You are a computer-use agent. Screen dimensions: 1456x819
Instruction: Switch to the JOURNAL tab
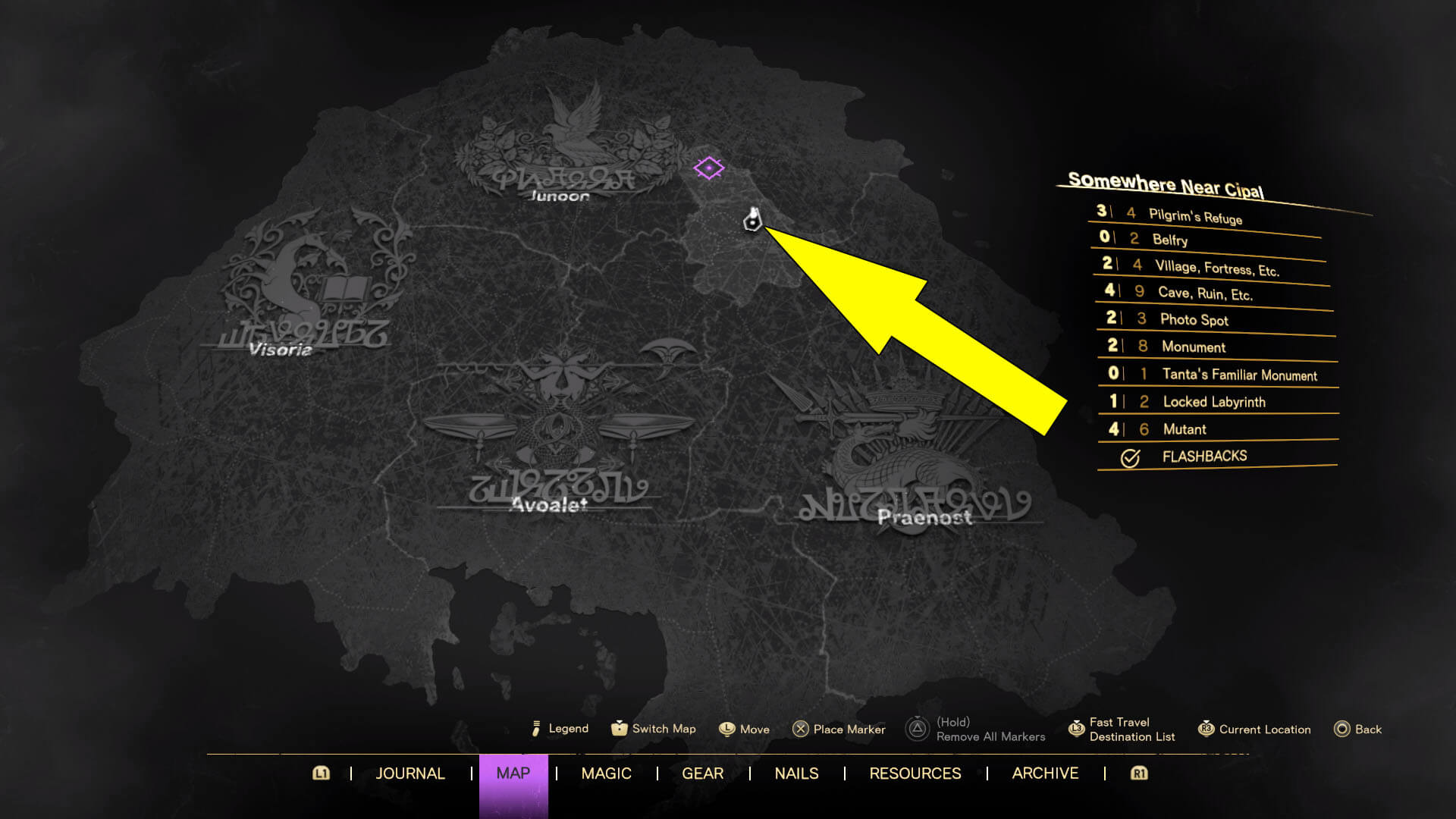point(410,773)
